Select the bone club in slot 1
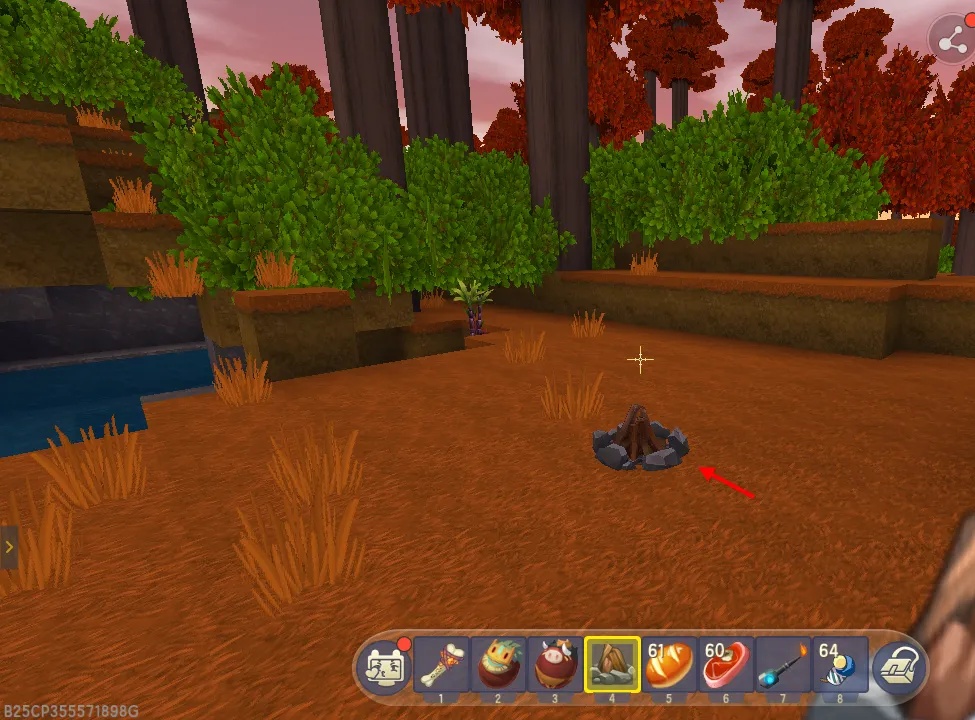975x720 pixels. 441,664
